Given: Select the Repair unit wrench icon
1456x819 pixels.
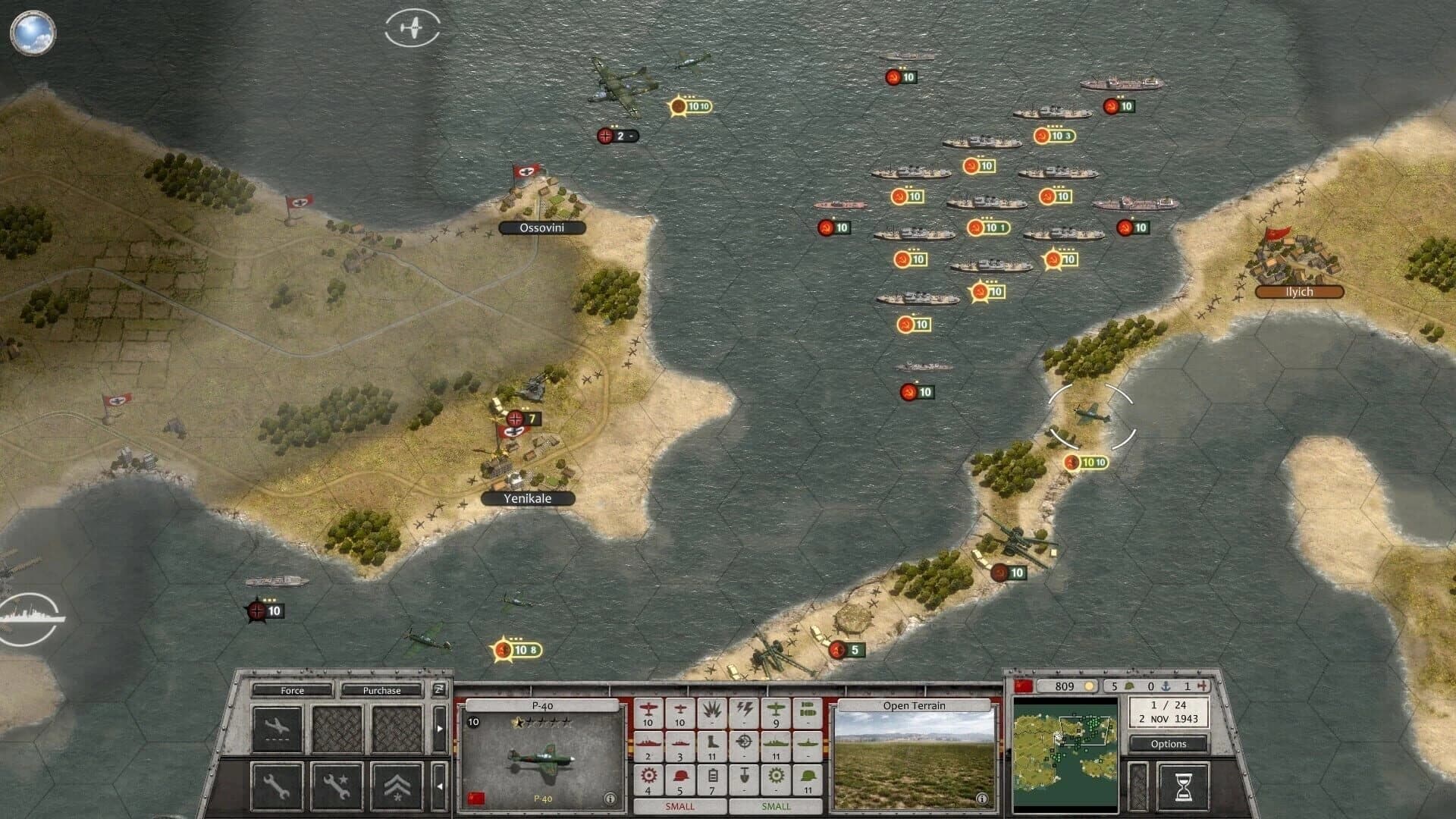Looking at the screenshot, I should 278,786.
